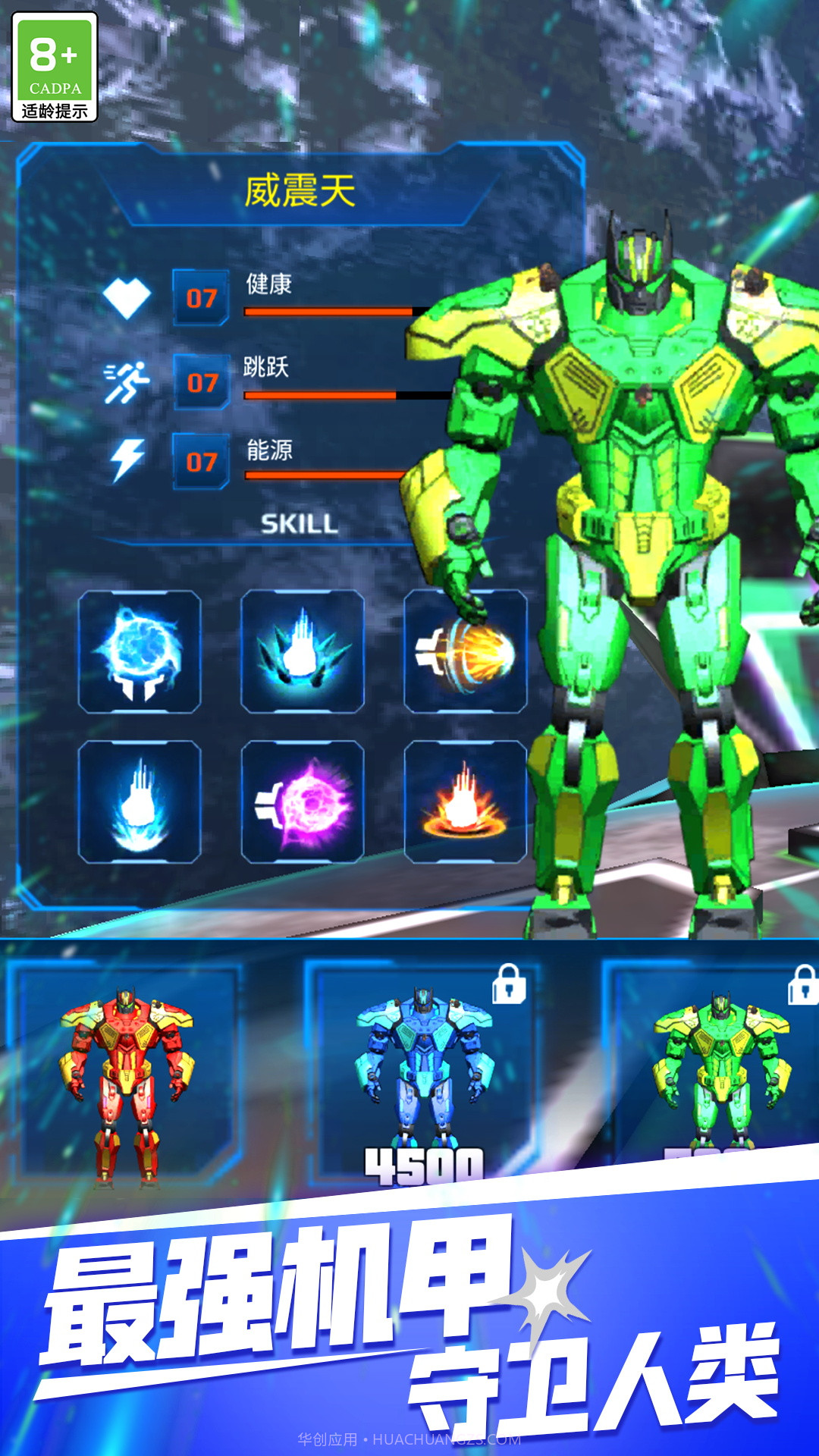Choose the red flaming ground-punch skill
Image resolution: width=819 pixels, height=1456 pixels.
point(466,802)
